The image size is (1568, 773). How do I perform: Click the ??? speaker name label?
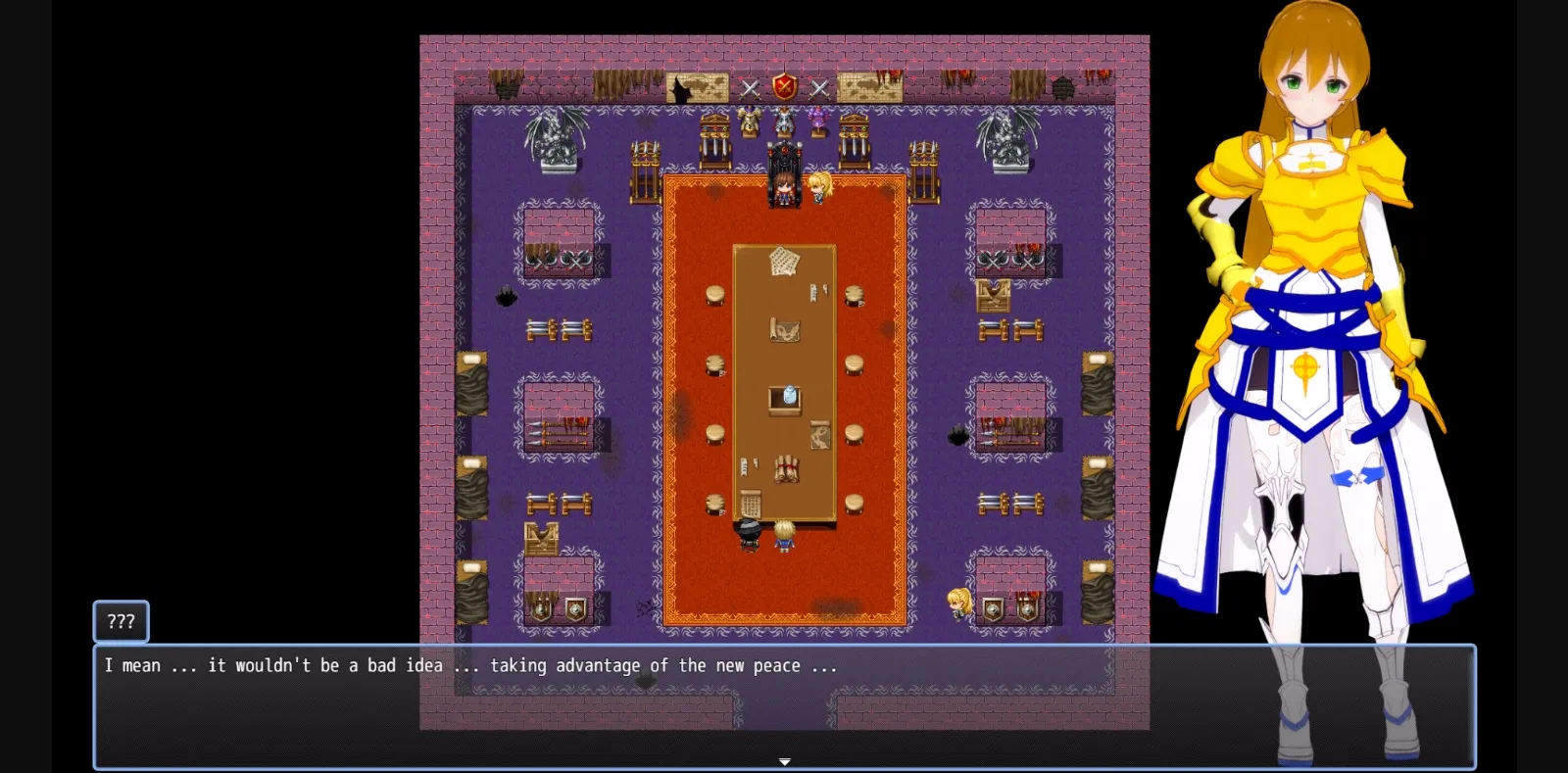pyautogui.click(x=121, y=621)
